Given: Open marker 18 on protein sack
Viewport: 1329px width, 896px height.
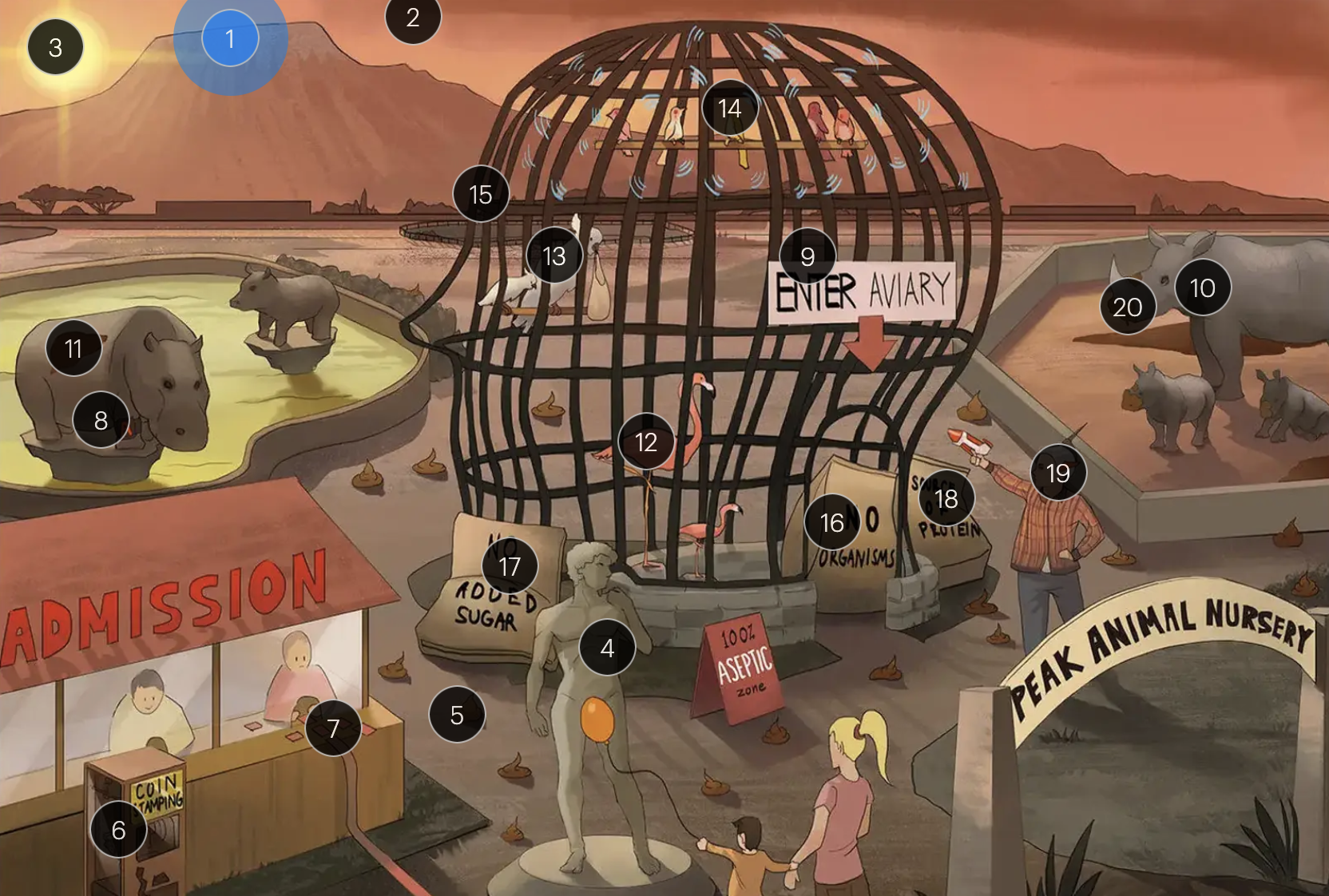Looking at the screenshot, I should click(946, 498).
